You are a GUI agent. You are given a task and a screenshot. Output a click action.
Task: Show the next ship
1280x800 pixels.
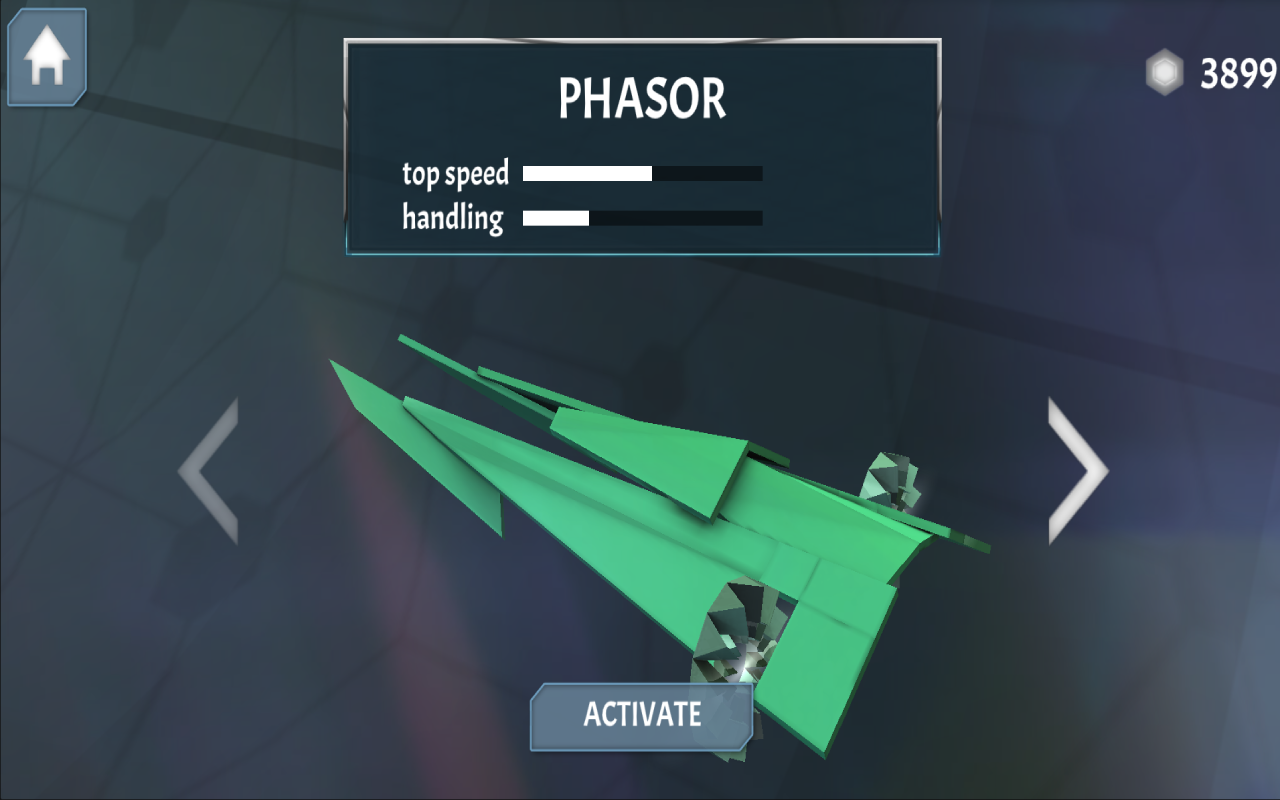pos(1077,471)
